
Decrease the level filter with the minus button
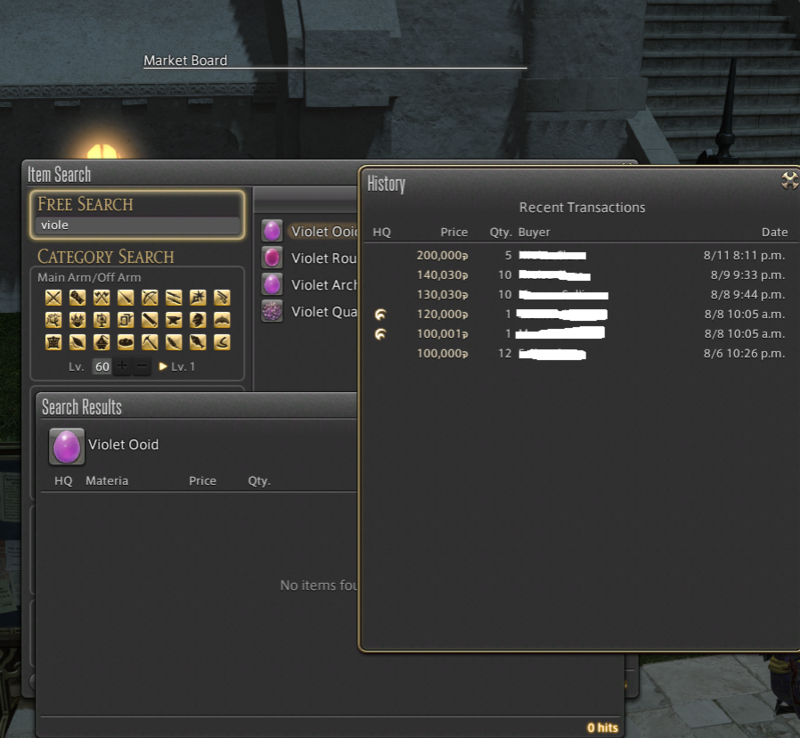tap(142, 367)
